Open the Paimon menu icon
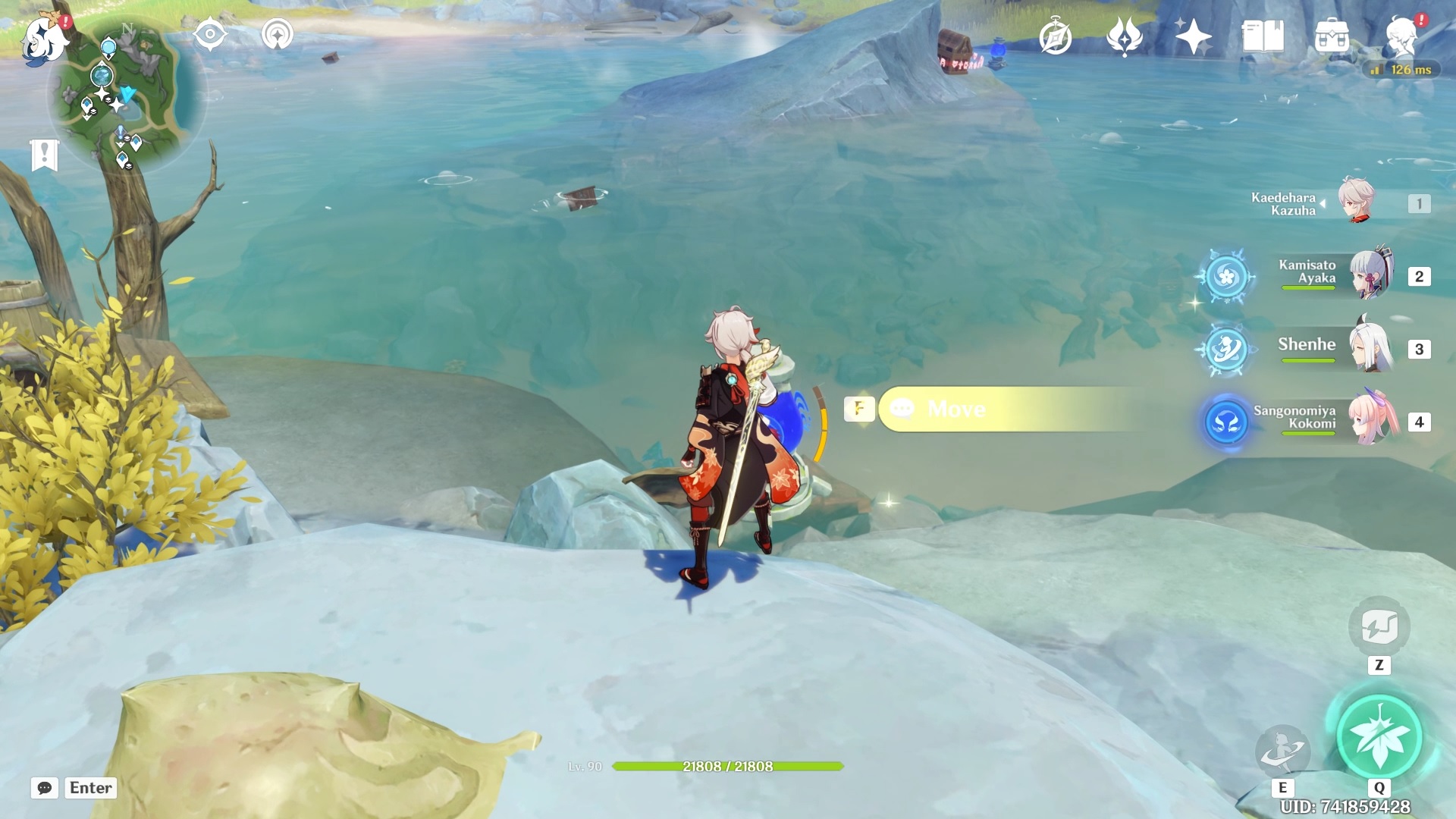 click(44, 39)
